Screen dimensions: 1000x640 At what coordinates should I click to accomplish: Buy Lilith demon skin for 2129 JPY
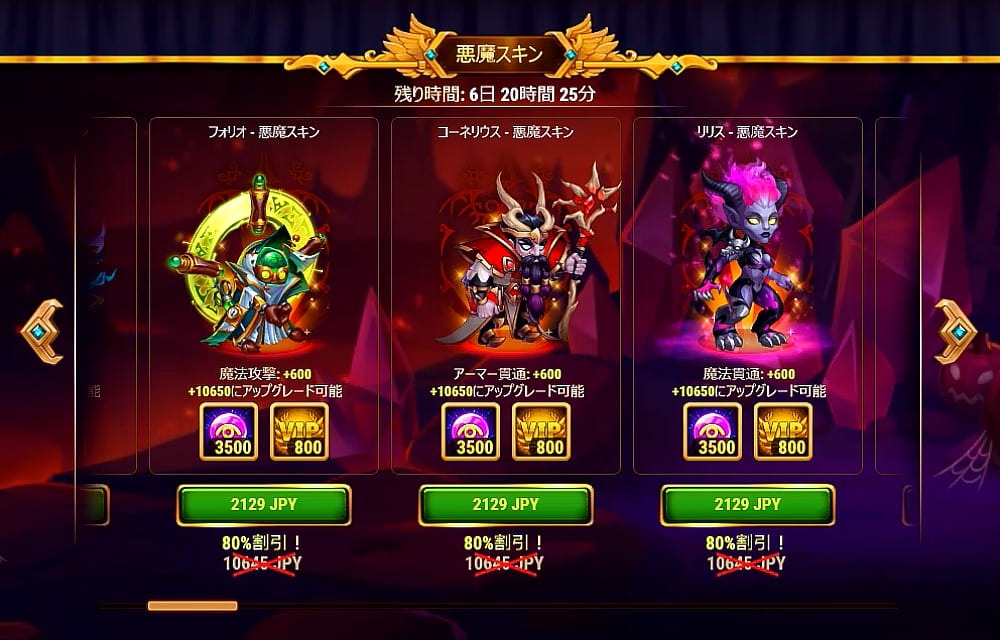click(747, 504)
